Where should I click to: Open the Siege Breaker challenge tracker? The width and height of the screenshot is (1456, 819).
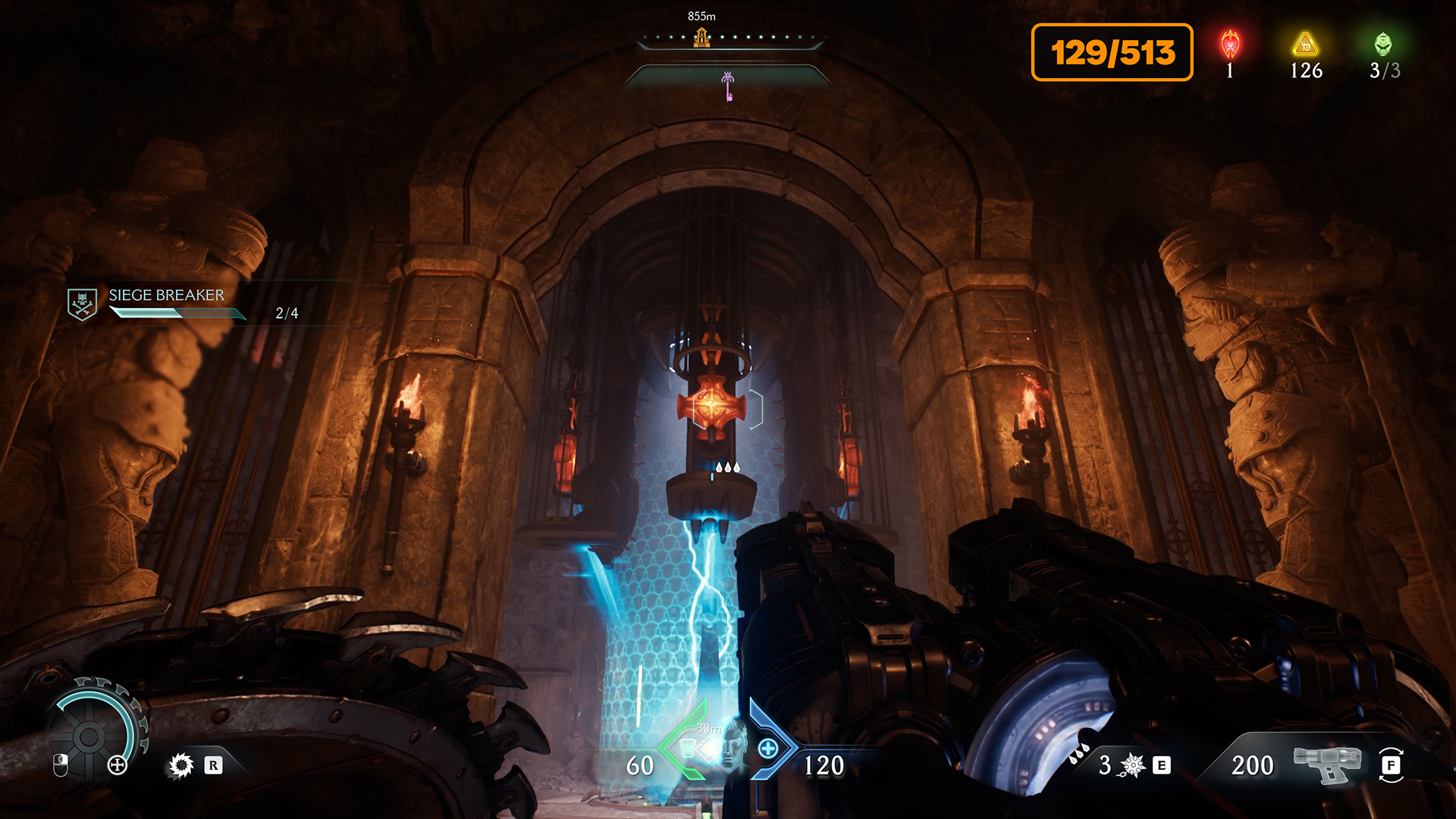click(167, 296)
